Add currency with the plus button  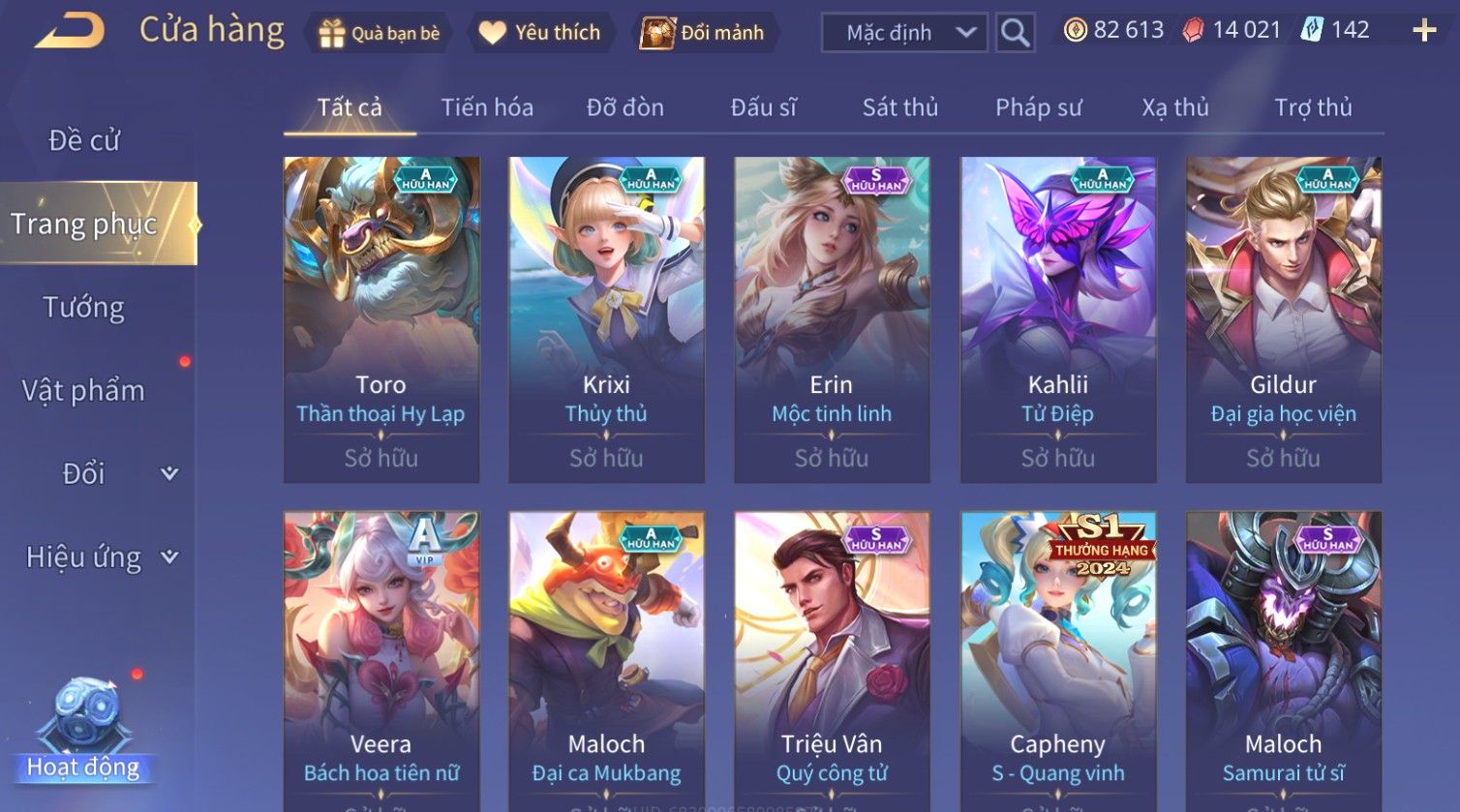coord(1424,31)
